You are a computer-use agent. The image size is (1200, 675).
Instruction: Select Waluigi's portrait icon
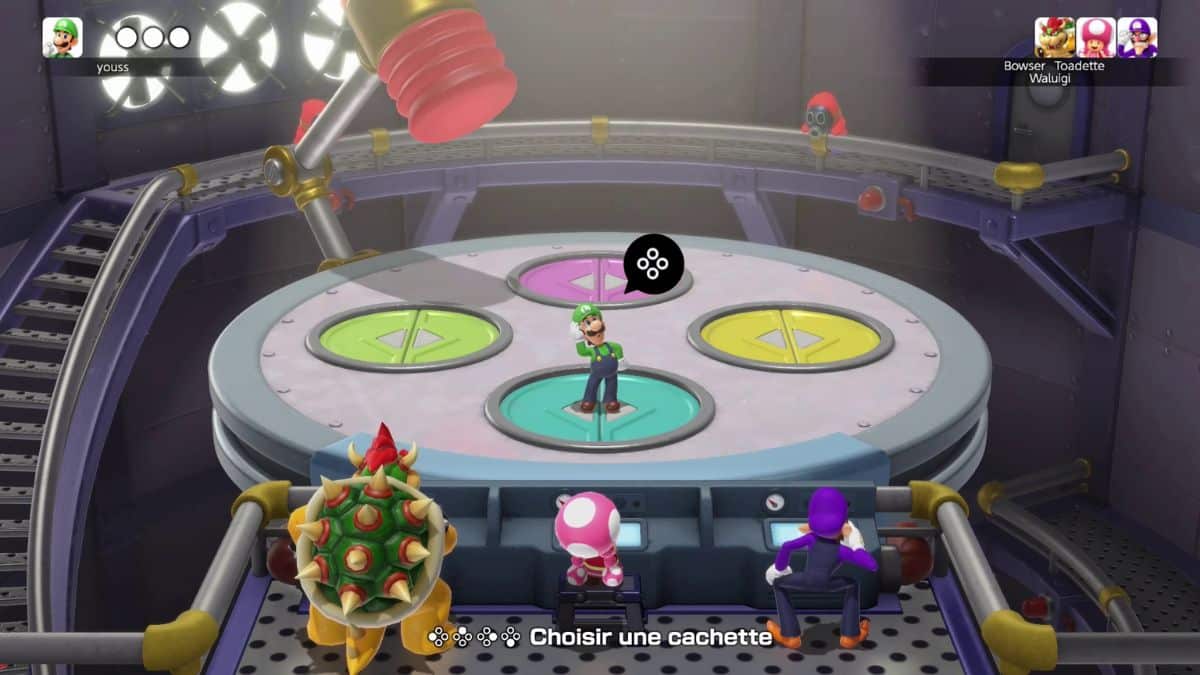[1137, 37]
